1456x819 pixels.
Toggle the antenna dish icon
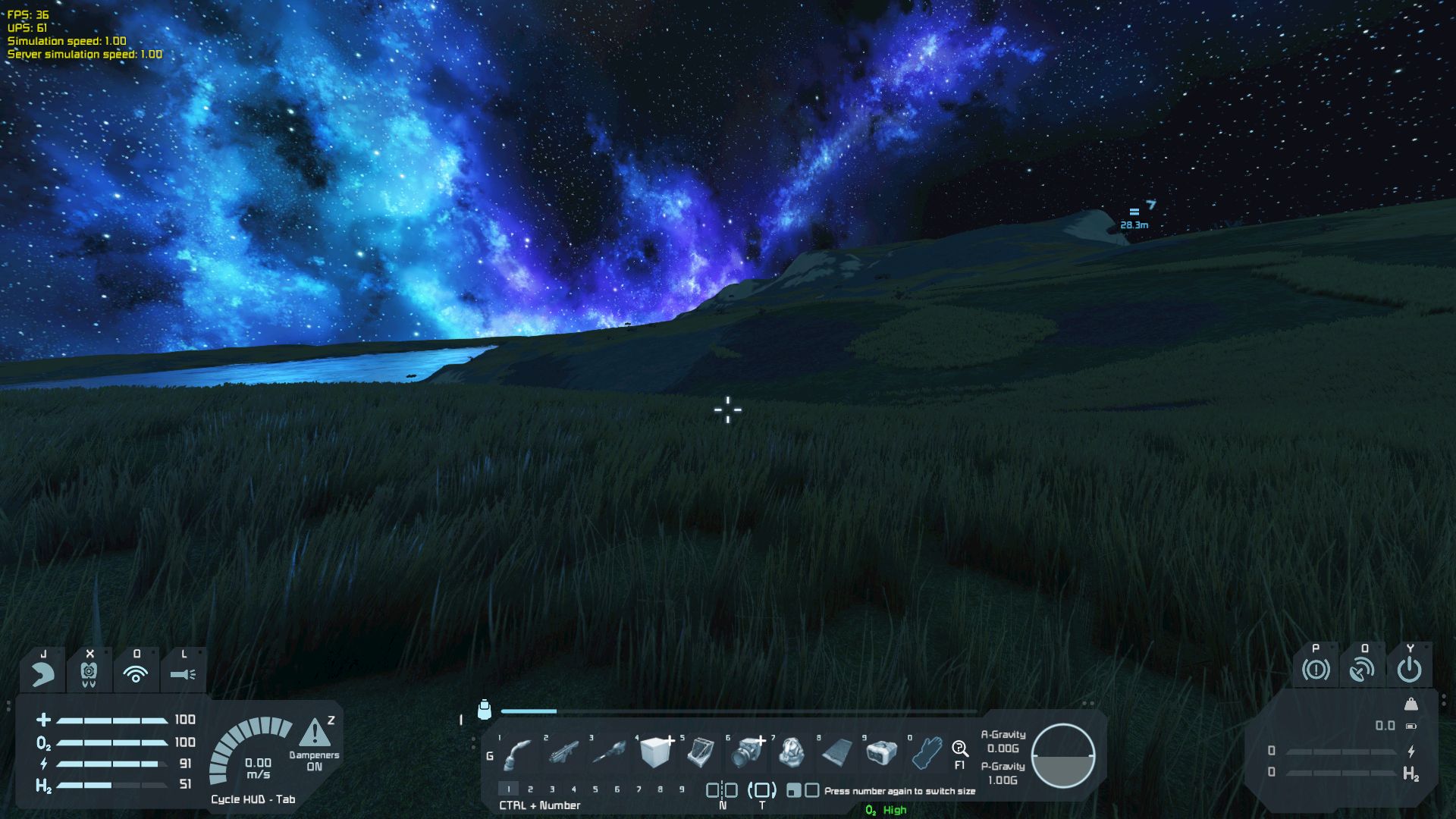(1363, 670)
